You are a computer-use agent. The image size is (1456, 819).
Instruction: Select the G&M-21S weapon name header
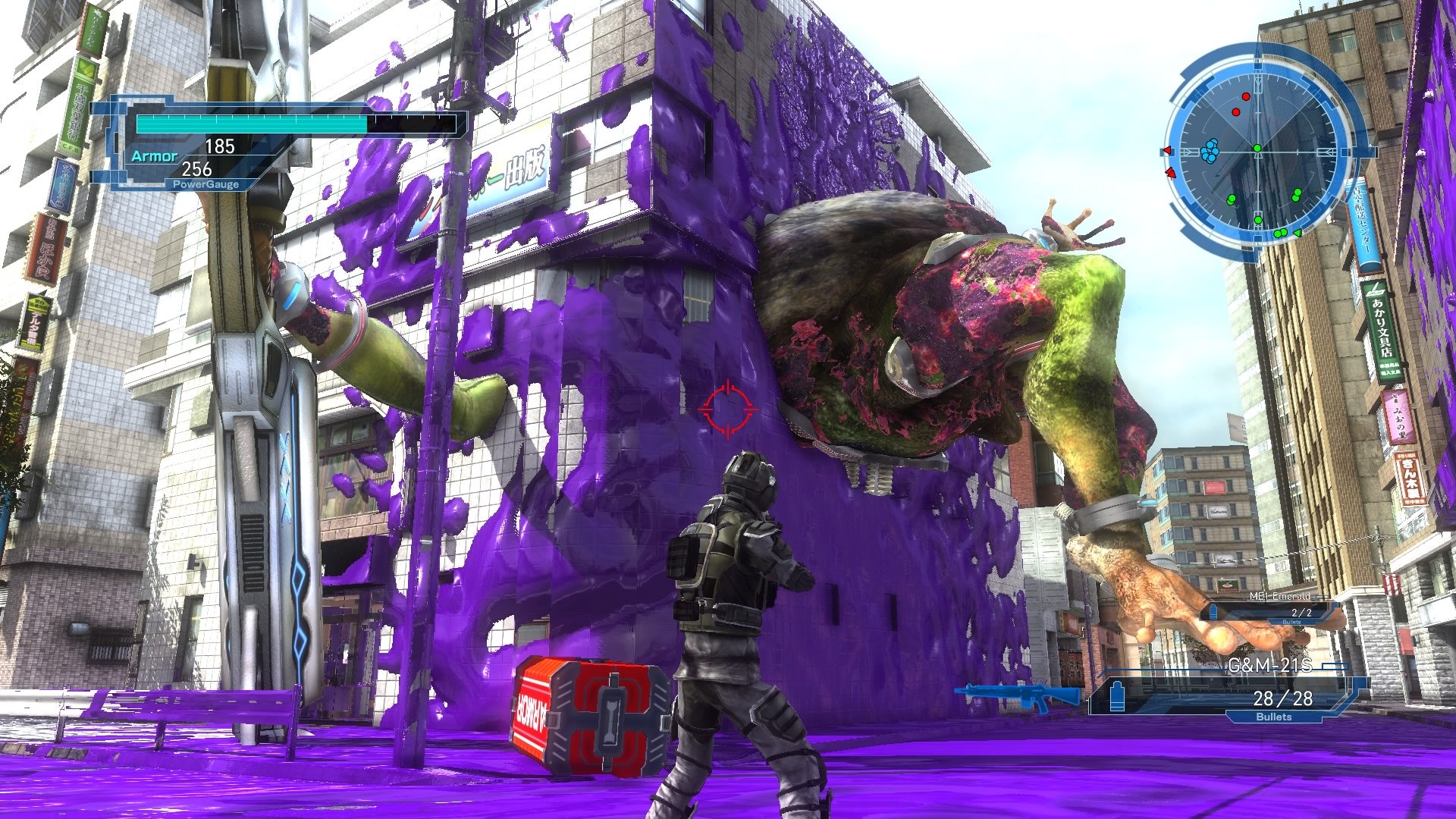[1270, 665]
